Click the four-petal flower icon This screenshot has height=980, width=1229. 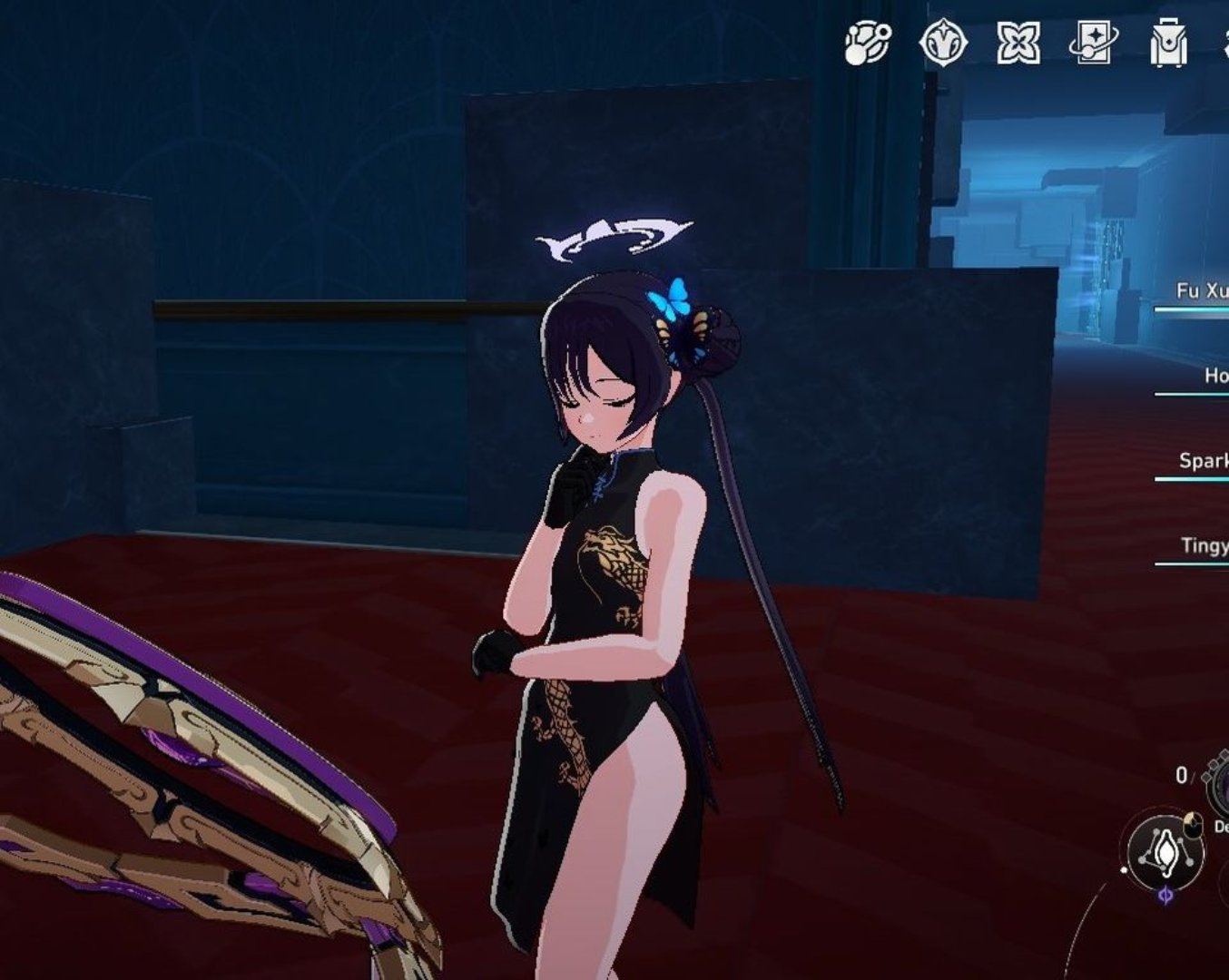pyautogui.click(x=1018, y=43)
